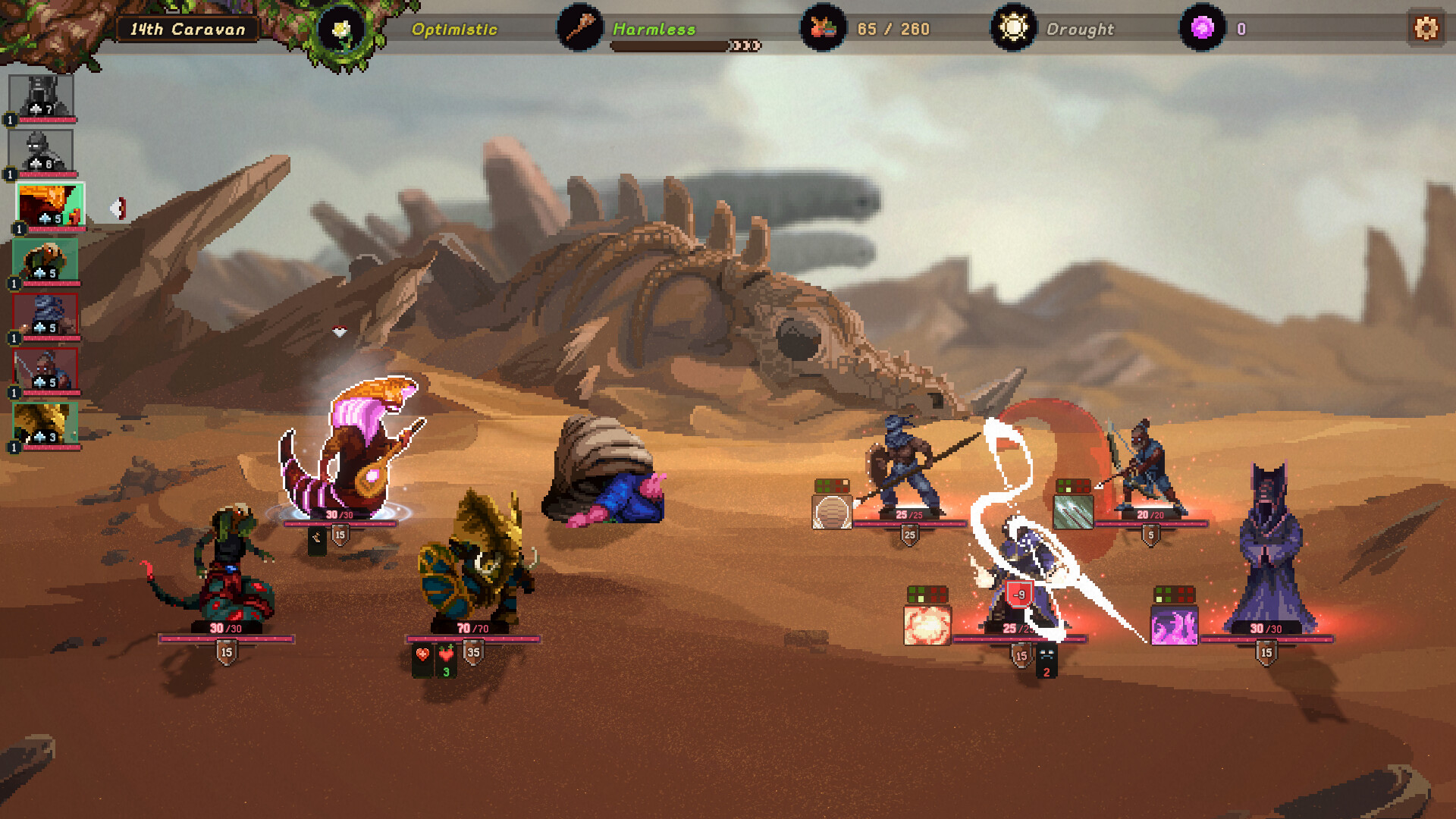Click the white flower caravan emblem

tap(340, 29)
